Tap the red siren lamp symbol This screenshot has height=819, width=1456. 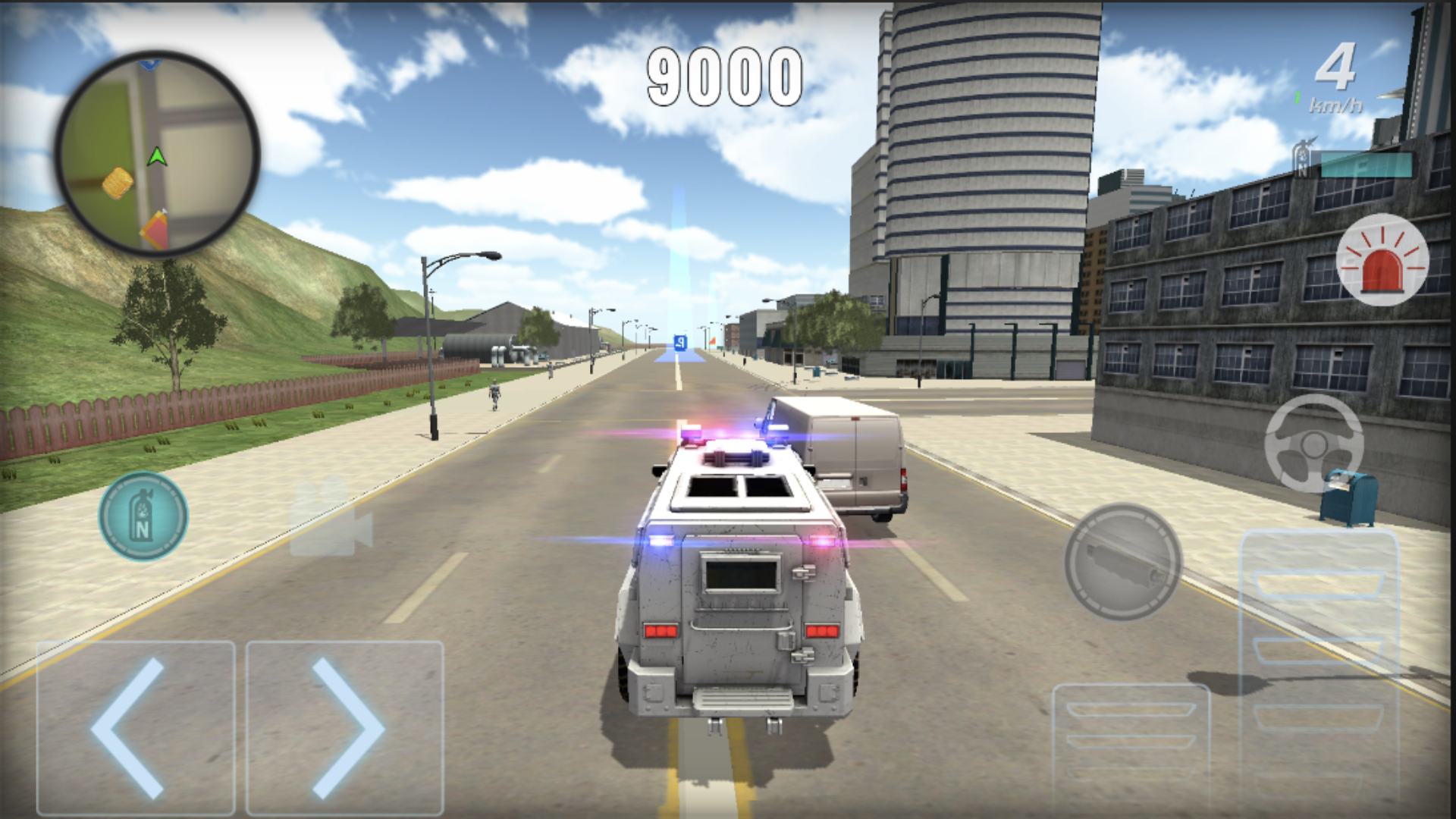1382,261
